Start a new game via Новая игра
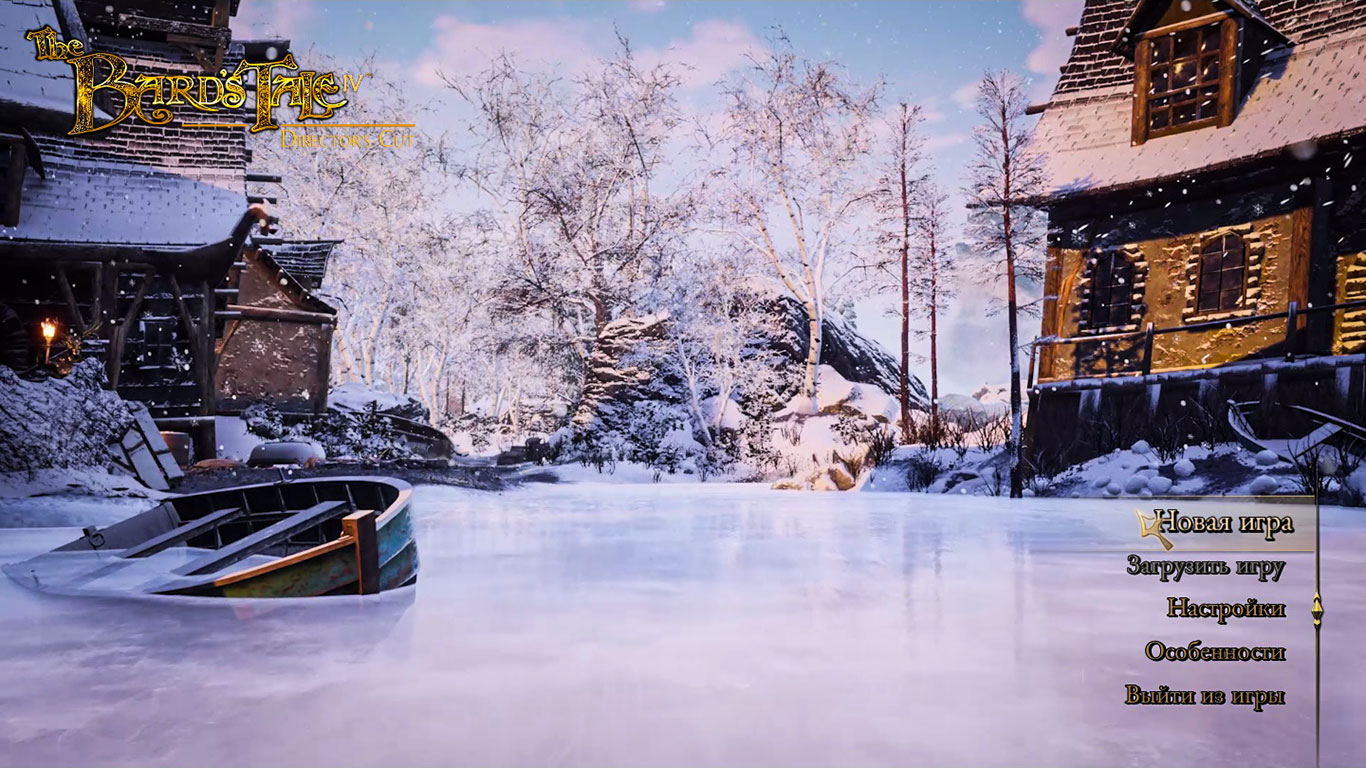1366x768 pixels. 1223,523
